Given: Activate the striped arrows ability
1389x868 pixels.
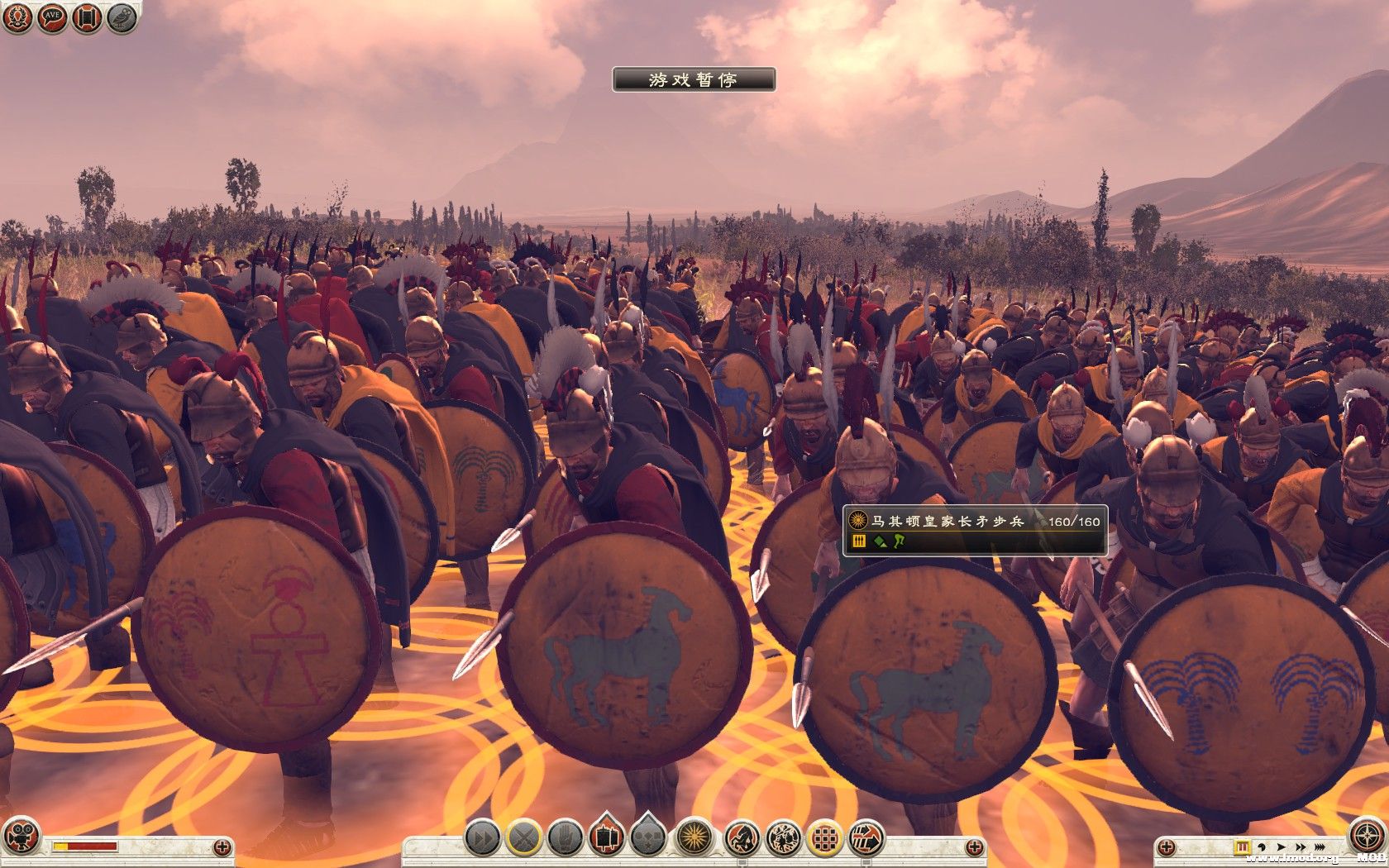Looking at the screenshot, I should (866, 838).
